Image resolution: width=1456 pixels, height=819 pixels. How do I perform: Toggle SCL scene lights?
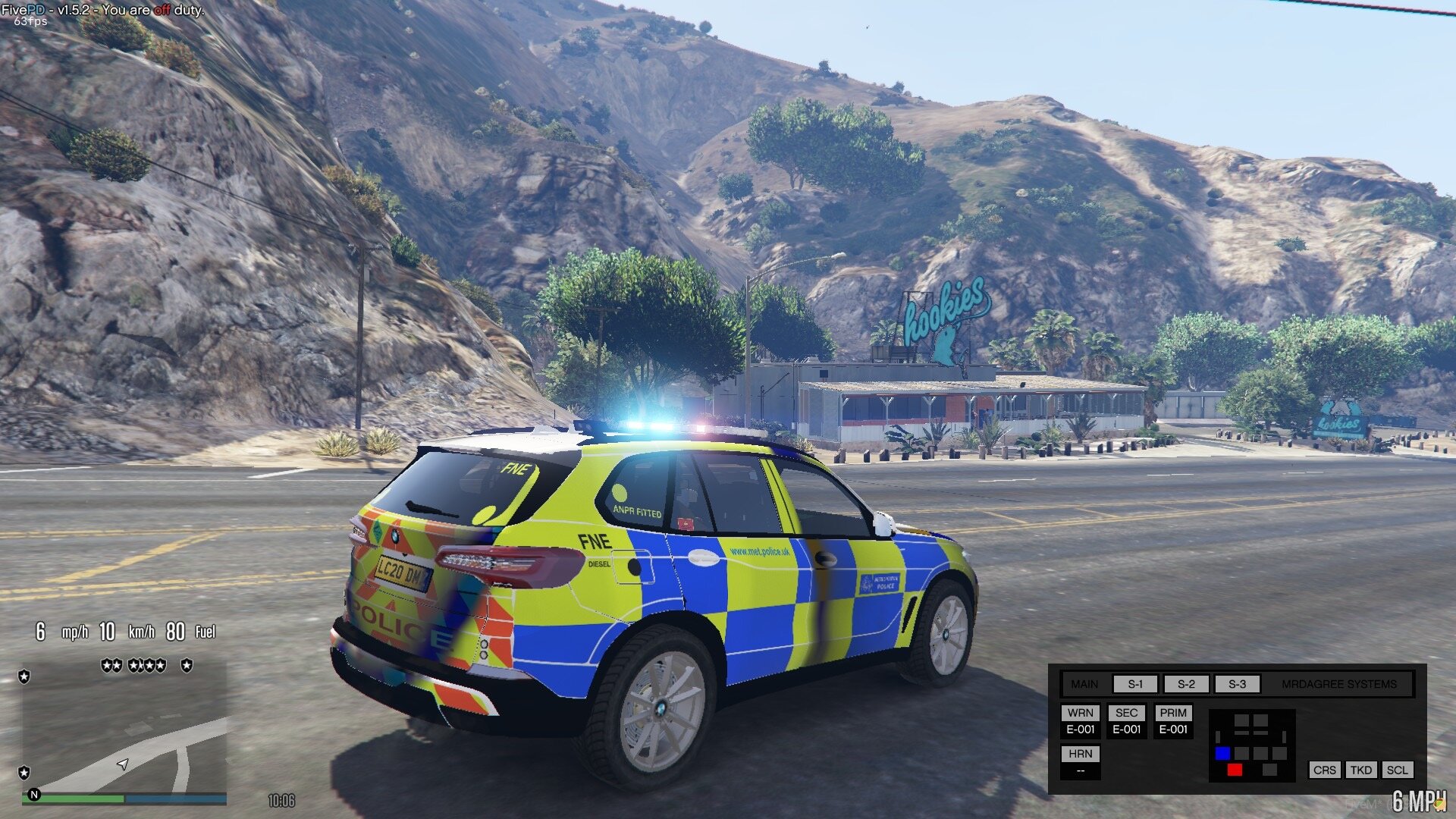pos(1397,770)
